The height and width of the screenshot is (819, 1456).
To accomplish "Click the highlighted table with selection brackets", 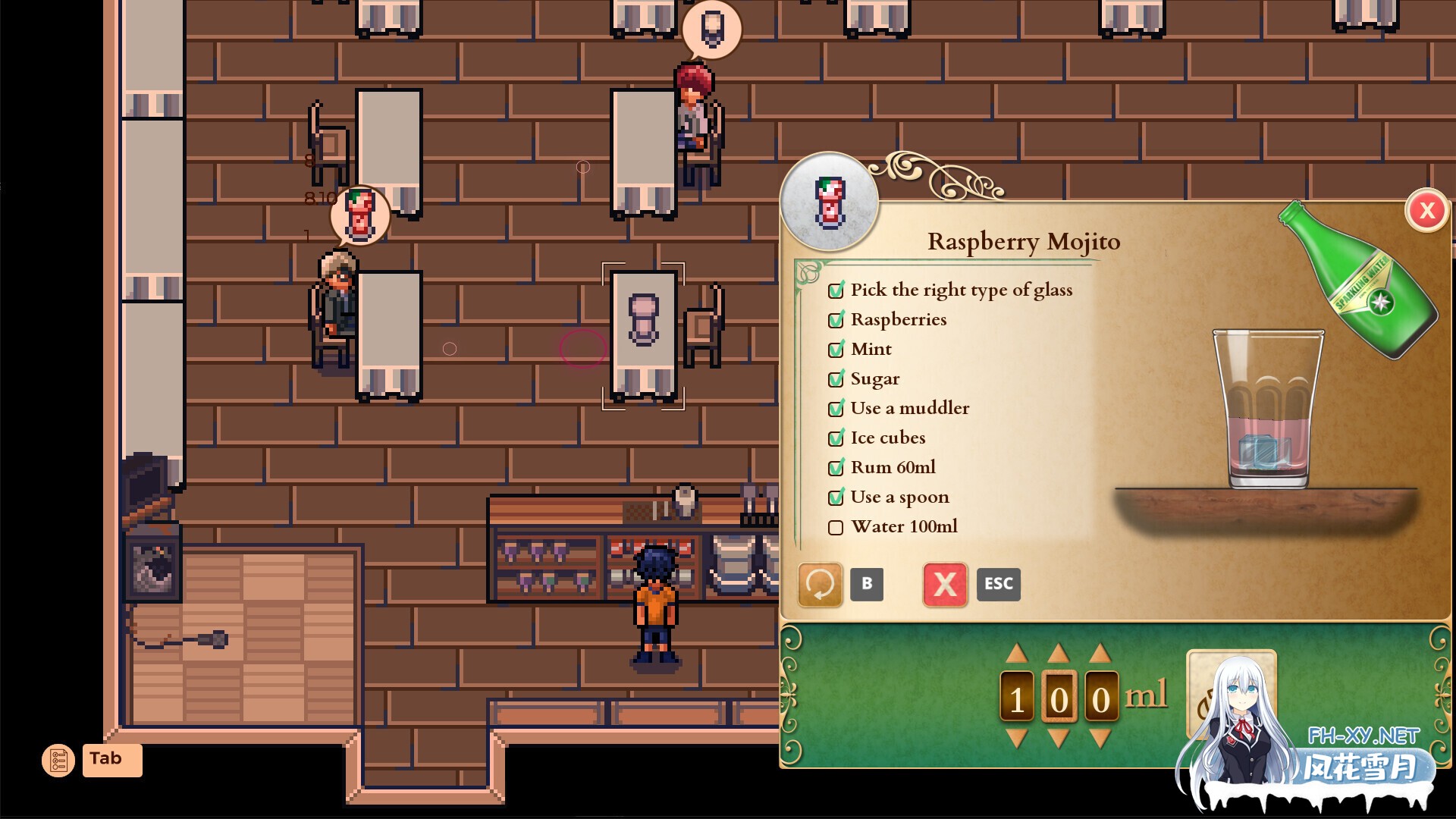I will [x=643, y=334].
